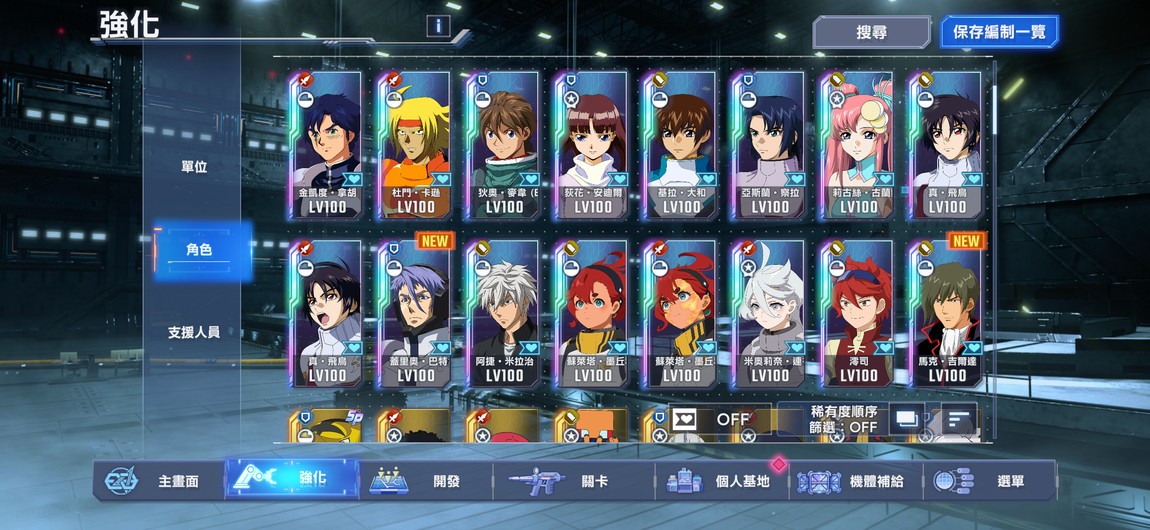This screenshot has height=530, width=1150.
Task: Go to 主畫面 home screen
Action: [160, 481]
